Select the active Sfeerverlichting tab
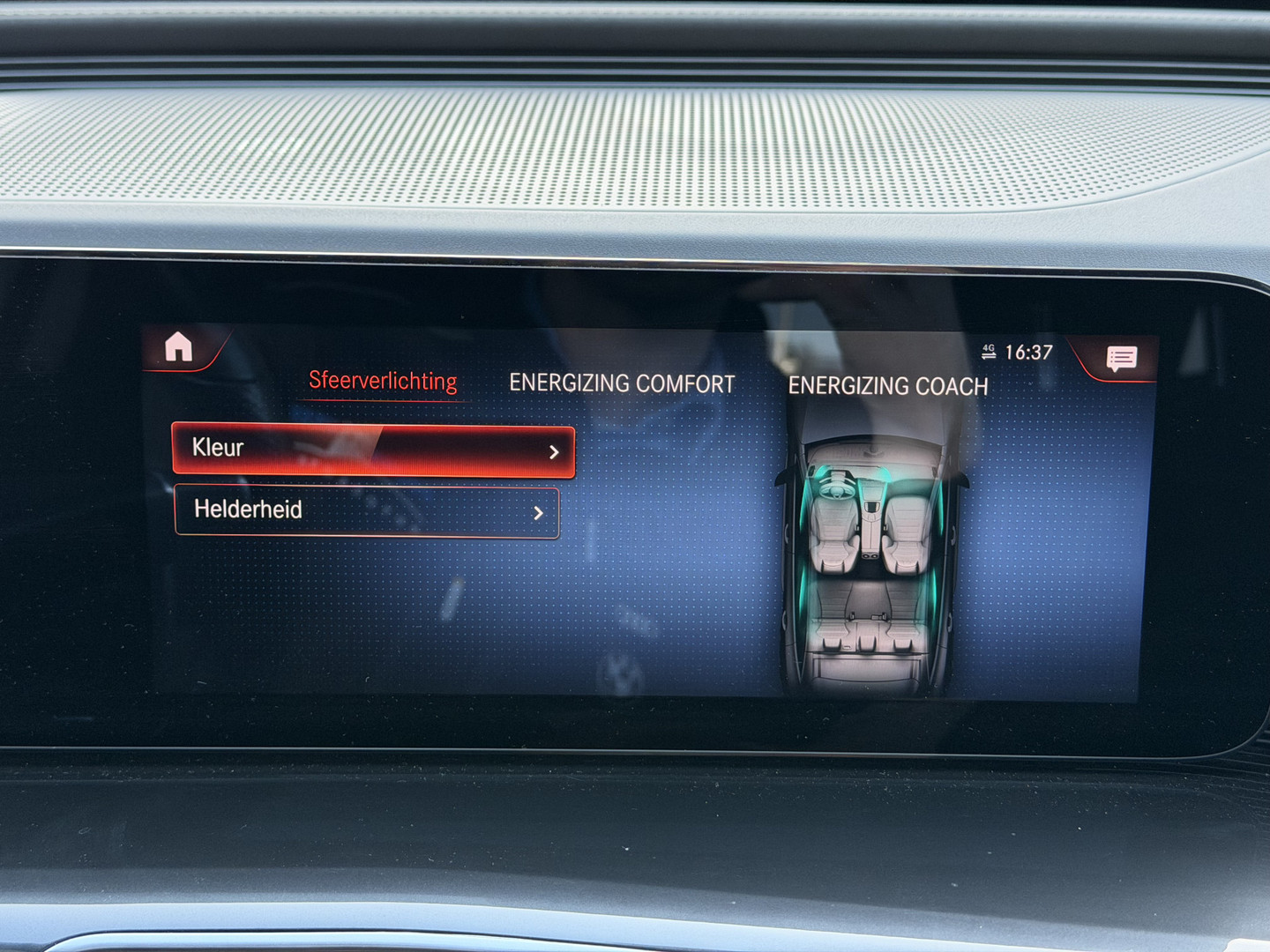The width and height of the screenshot is (1270, 952). [383, 380]
